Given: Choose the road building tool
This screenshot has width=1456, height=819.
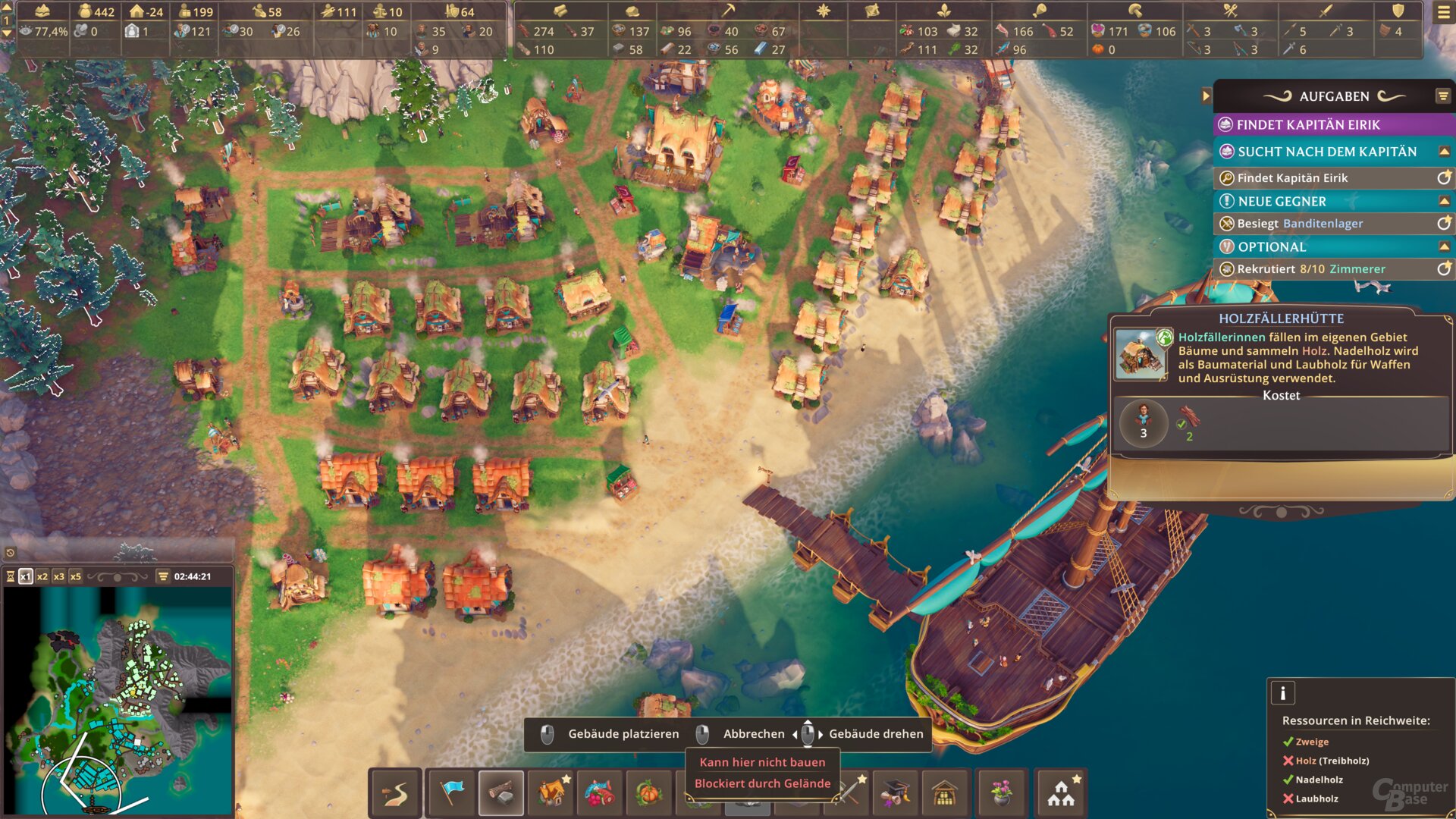Looking at the screenshot, I should coord(395,793).
